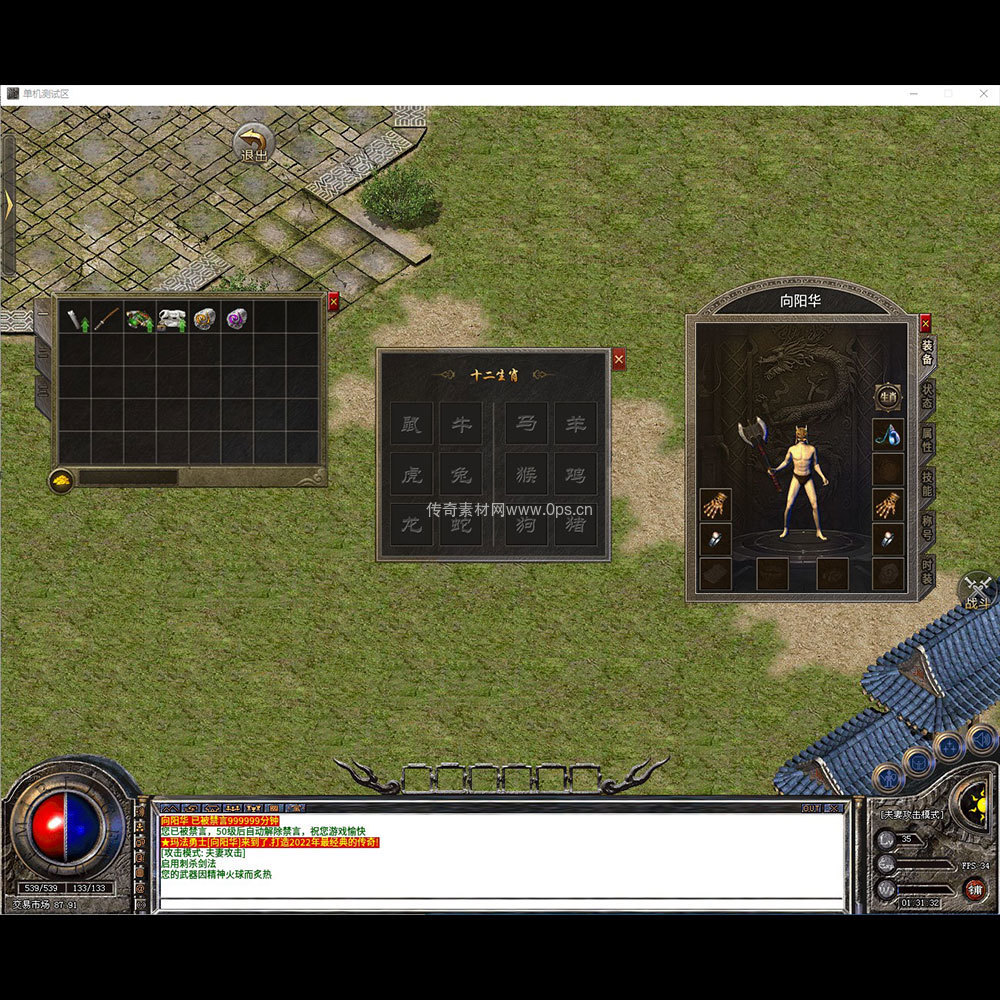The width and height of the screenshot is (1000, 1000).
Task: Pick the orange spiral stone in the bag
Action: coord(205,319)
